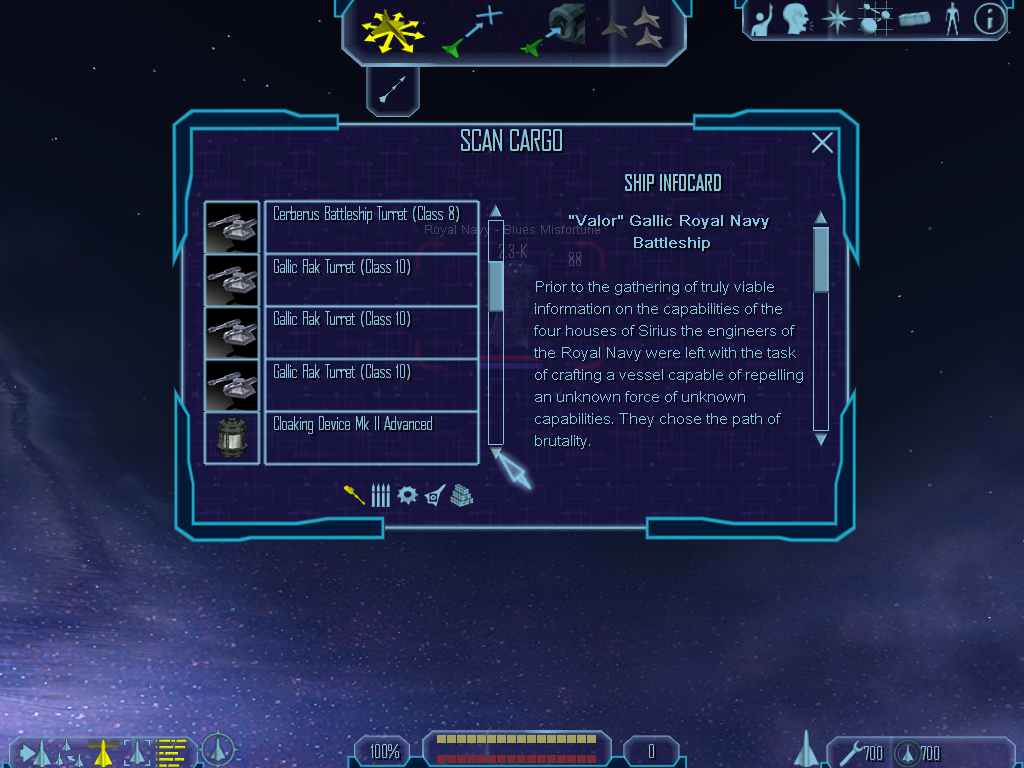1024x768 pixels.
Task: Select the Cerberus Battleship Turret row
Action: click(x=371, y=227)
